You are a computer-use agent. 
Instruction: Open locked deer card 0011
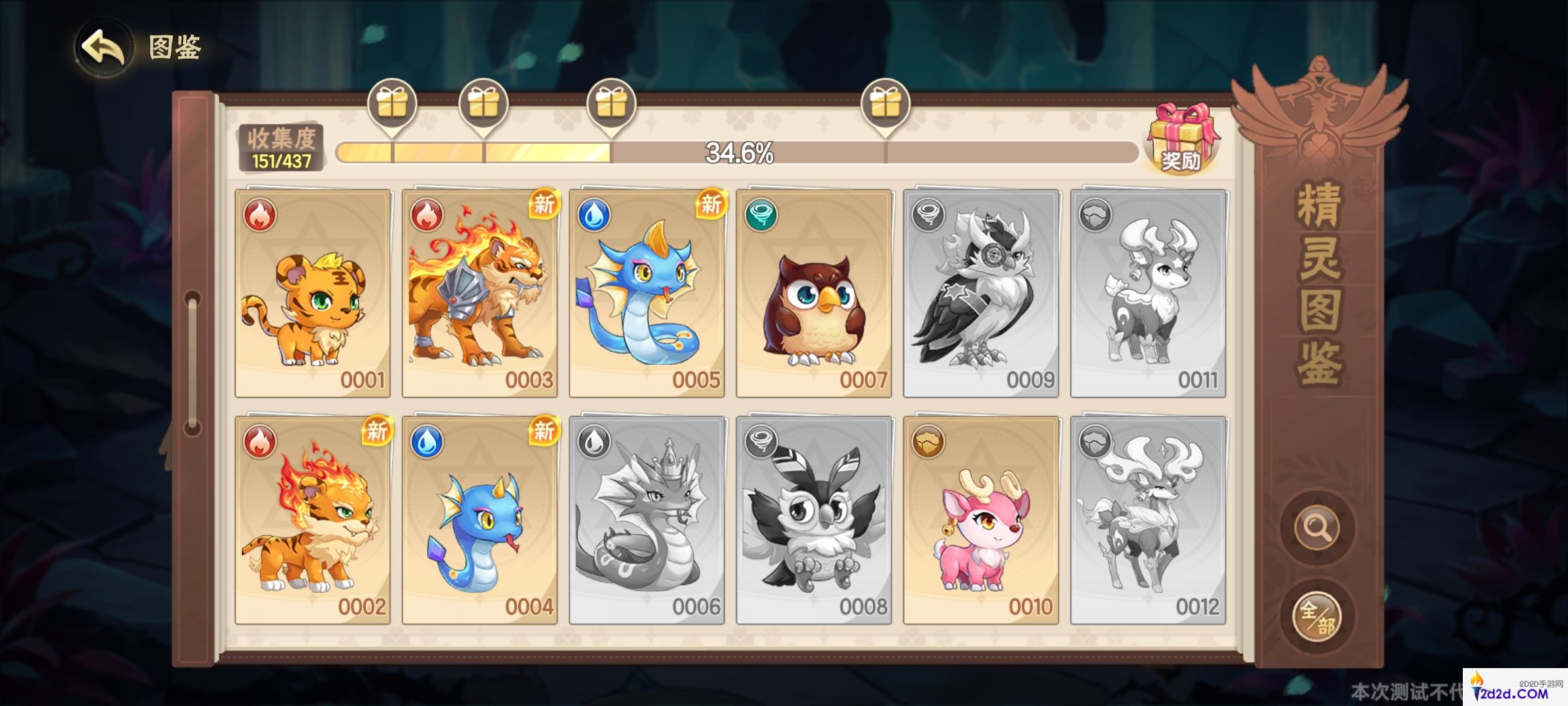pos(1148,294)
